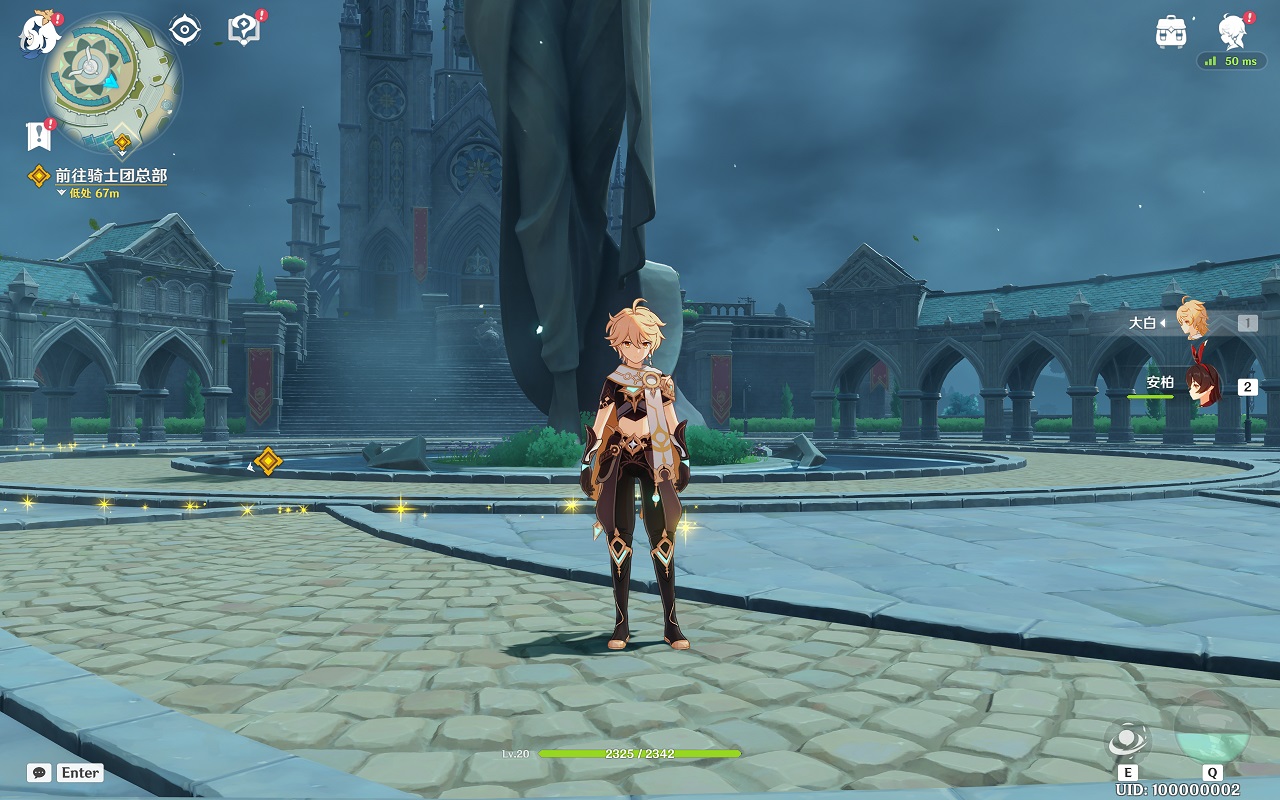Image resolution: width=1280 pixels, height=800 pixels.
Task: Select party member 大白
Action: [1191, 322]
